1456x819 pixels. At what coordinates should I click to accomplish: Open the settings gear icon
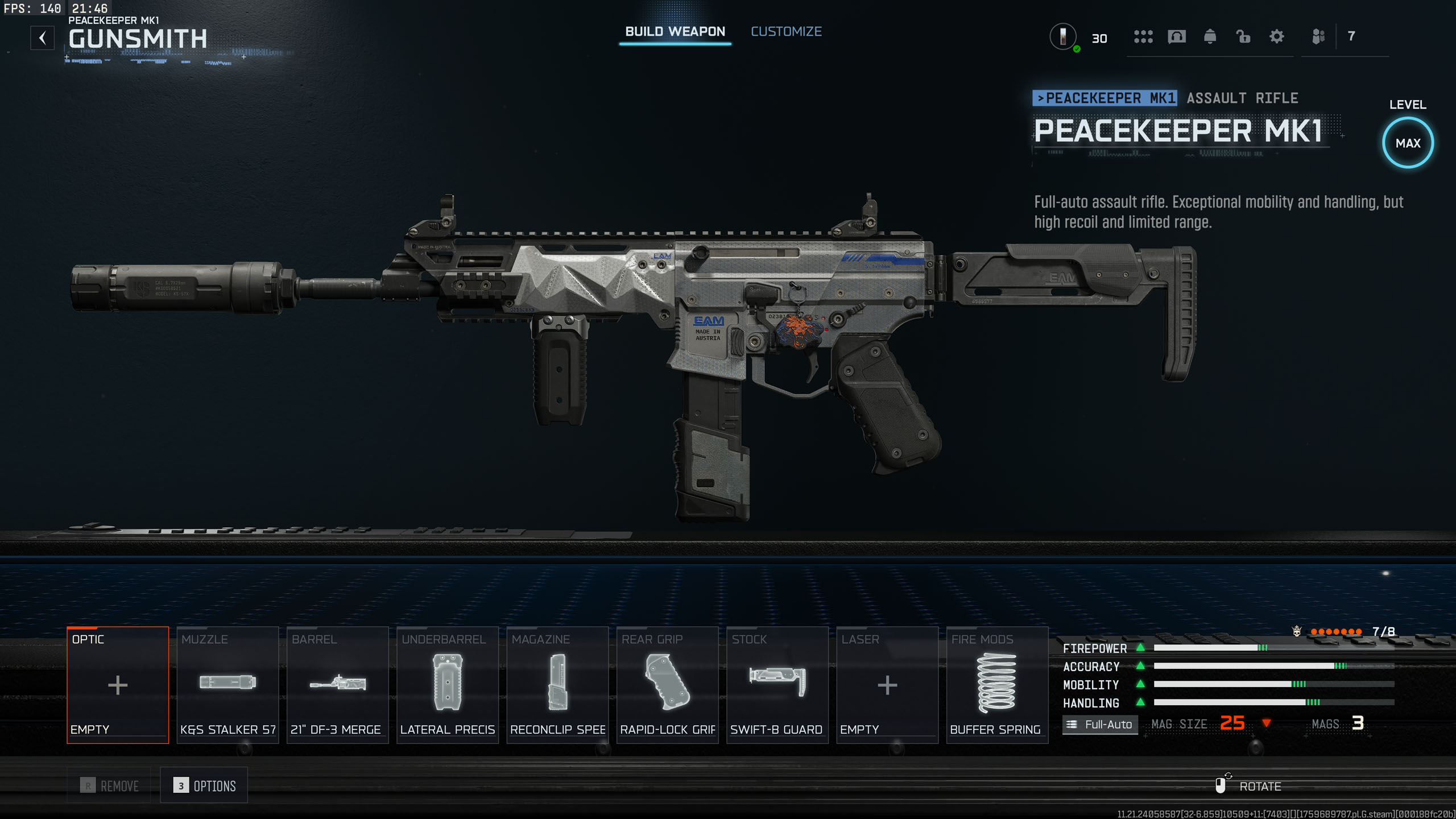[1276, 37]
